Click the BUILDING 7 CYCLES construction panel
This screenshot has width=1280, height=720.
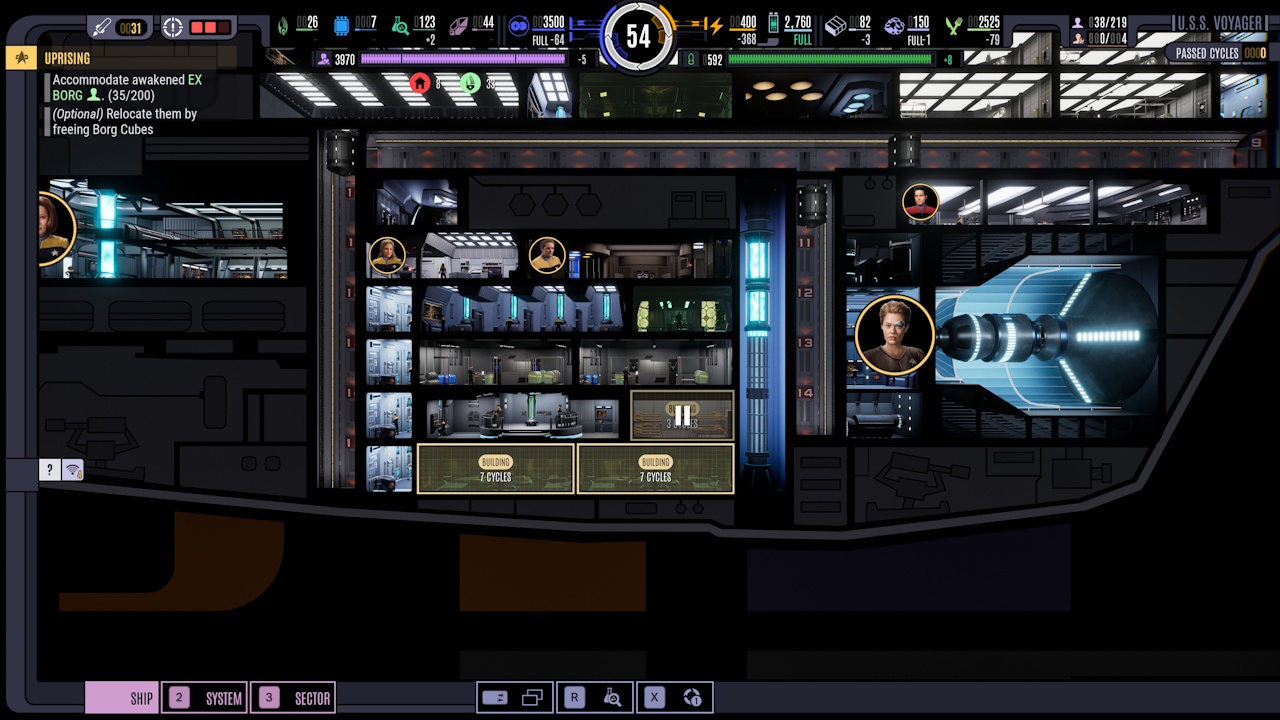click(x=495, y=468)
